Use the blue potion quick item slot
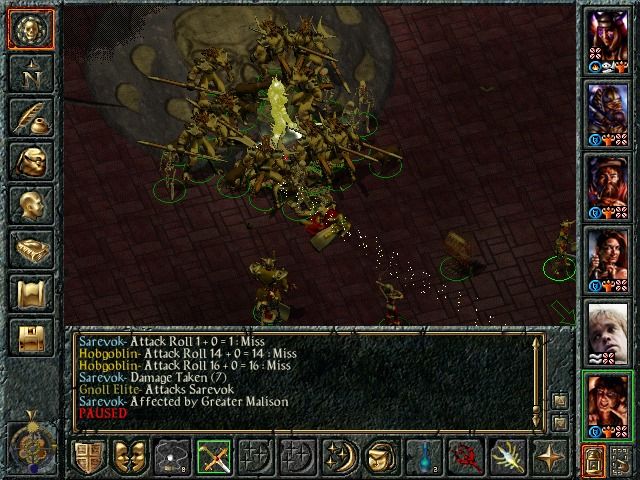Screen dimensions: 640x480 pyautogui.click(x=423, y=456)
